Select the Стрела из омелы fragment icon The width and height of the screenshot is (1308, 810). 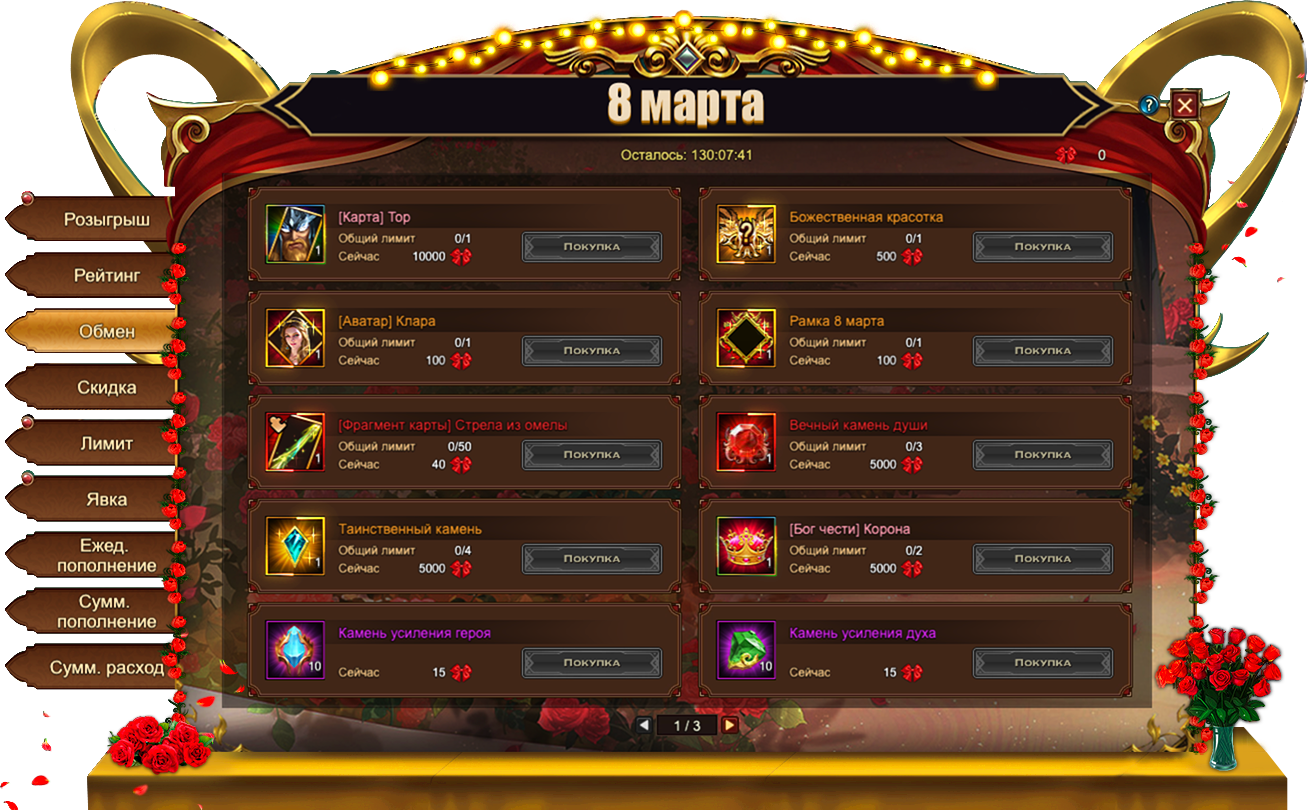point(295,442)
